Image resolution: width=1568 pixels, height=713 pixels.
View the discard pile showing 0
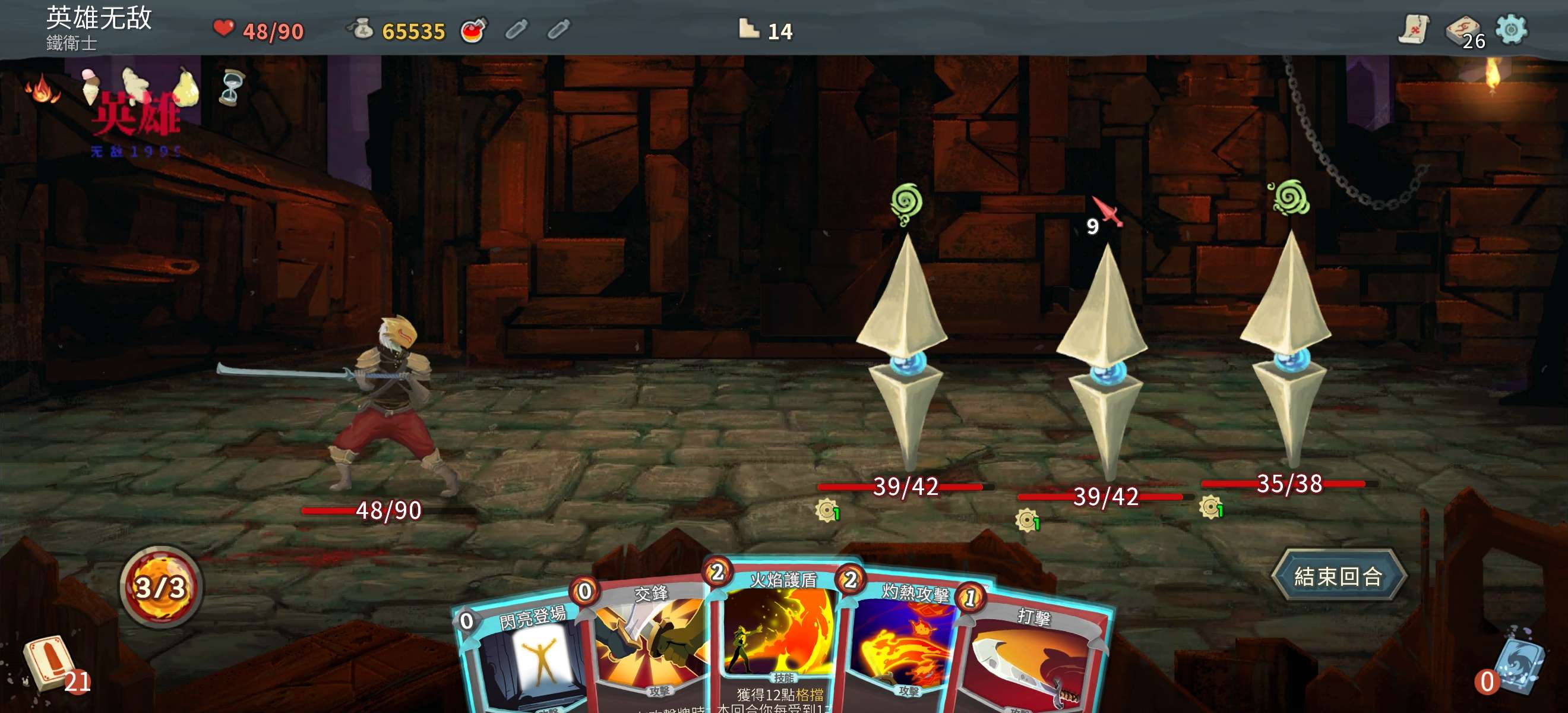click(x=1517, y=662)
